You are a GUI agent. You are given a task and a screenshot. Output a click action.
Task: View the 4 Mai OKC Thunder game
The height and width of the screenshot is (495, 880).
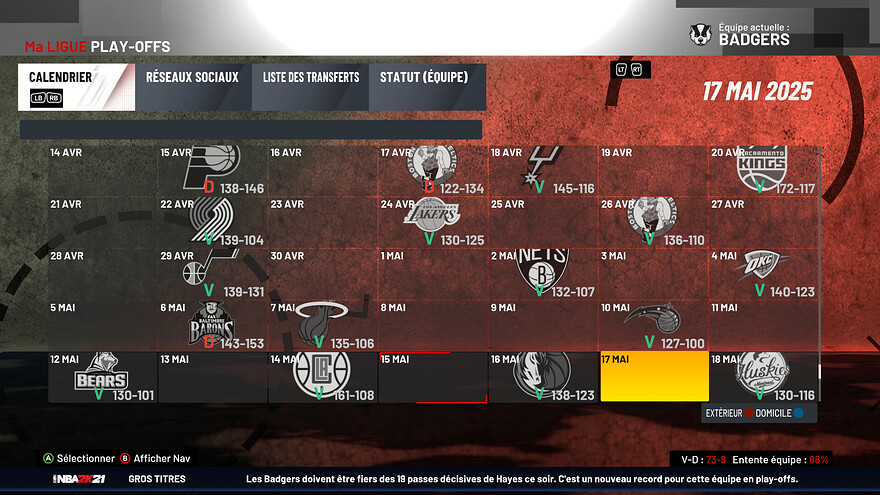(x=764, y=273)
